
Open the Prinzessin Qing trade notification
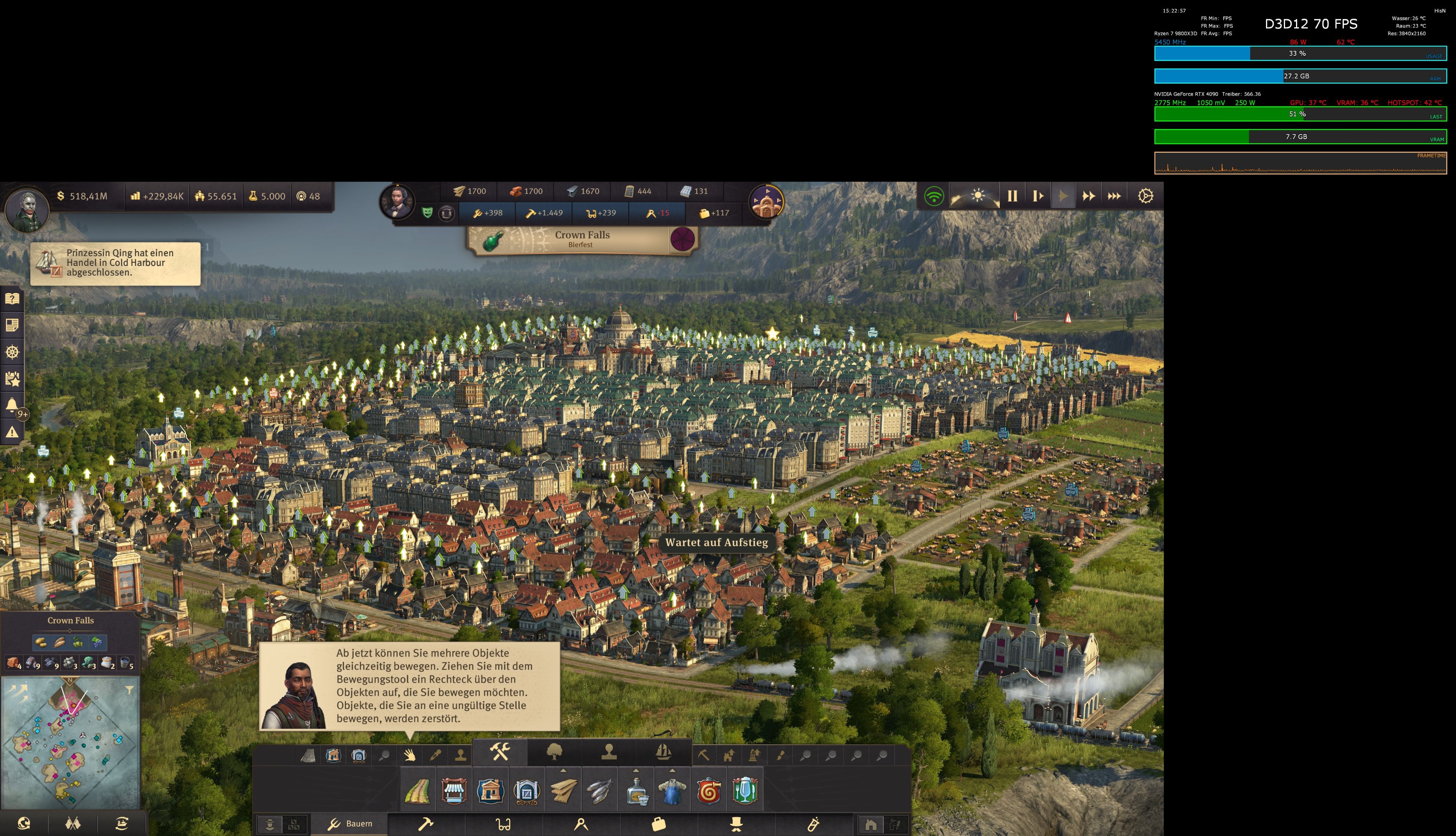(115, 264)
